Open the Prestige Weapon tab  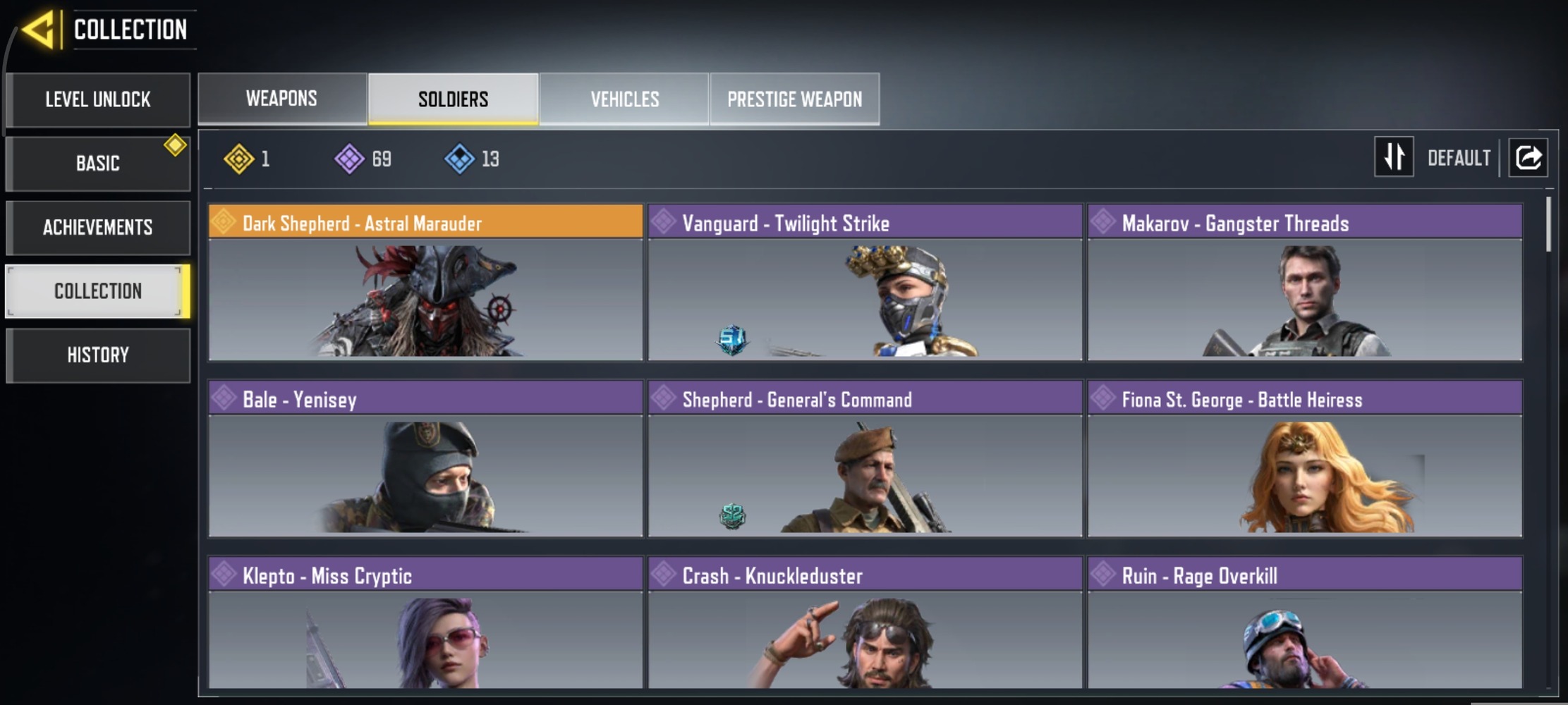794,99
